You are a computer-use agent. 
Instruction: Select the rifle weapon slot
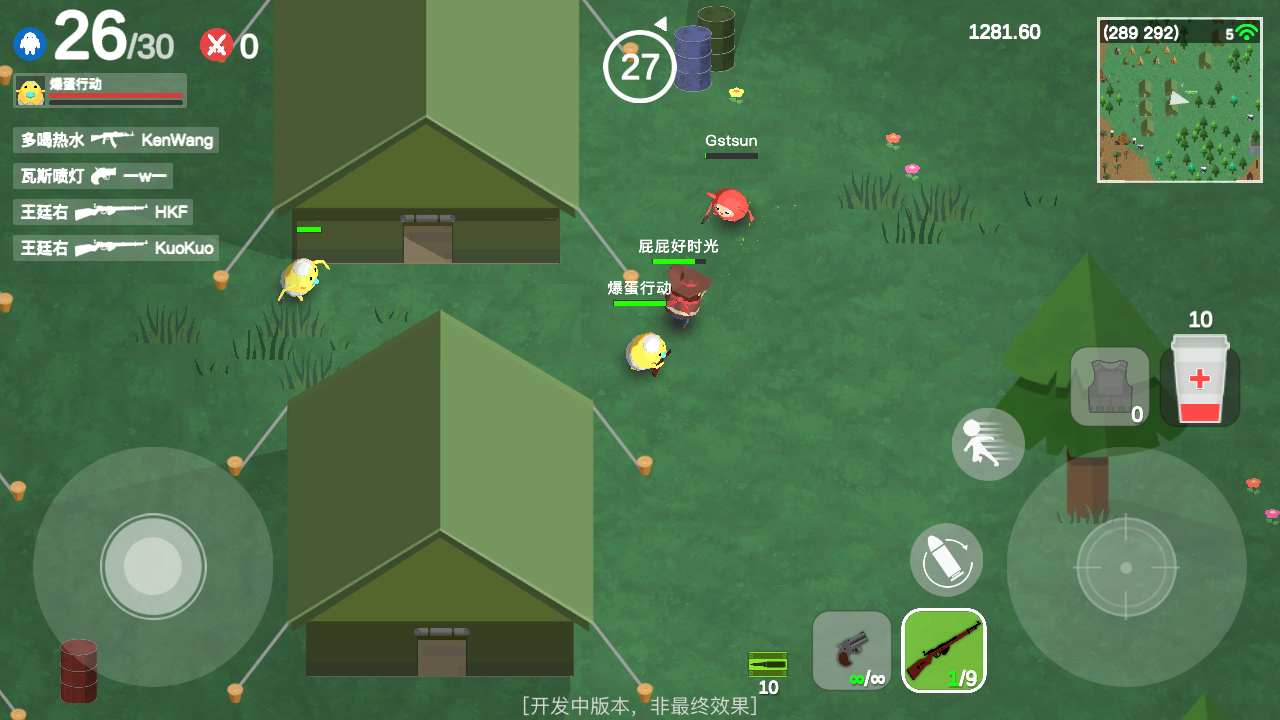click(943, 650)
